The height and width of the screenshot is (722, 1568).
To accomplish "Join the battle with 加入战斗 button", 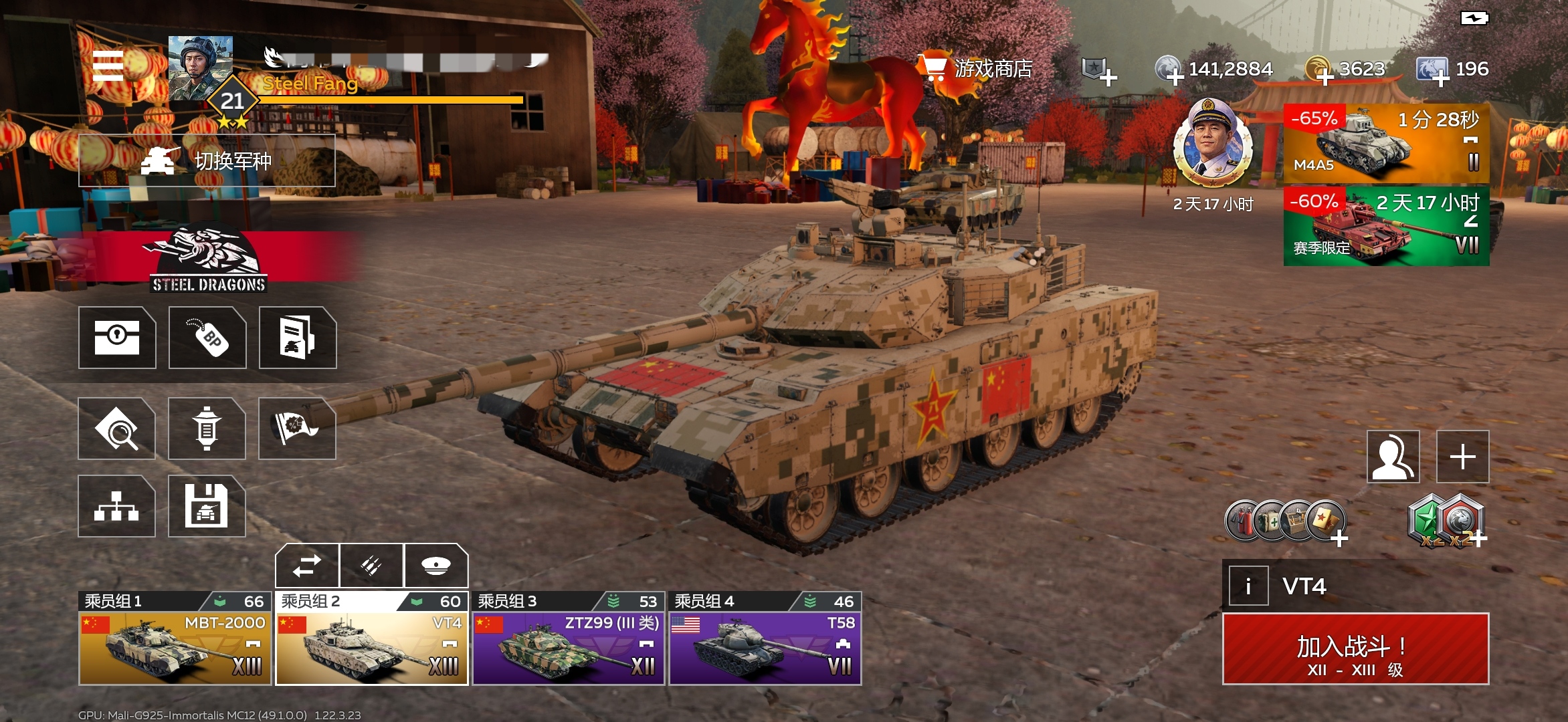I will (x=1355, y=649).
